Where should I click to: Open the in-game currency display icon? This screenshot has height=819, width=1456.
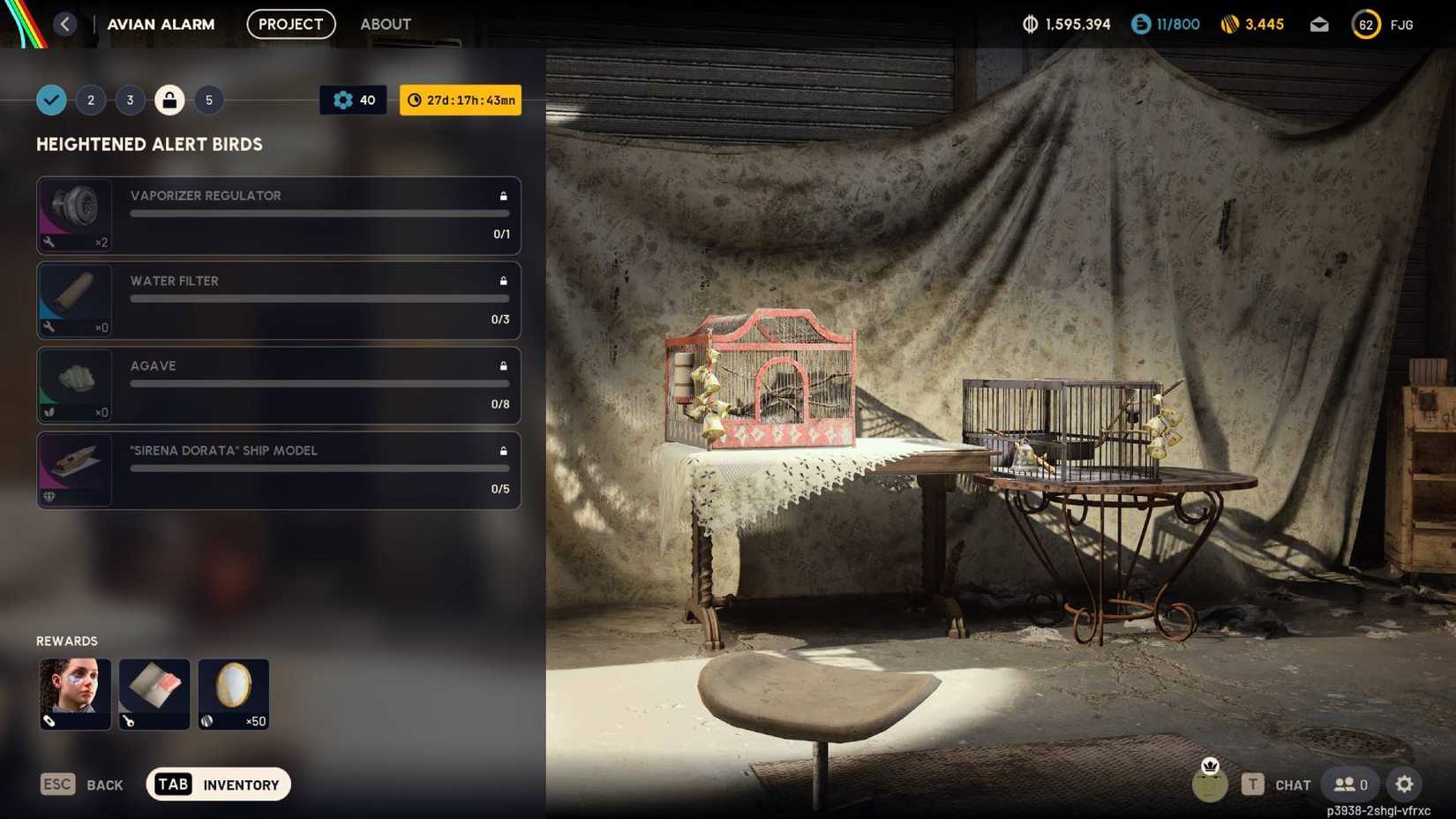pos(1029,24)
